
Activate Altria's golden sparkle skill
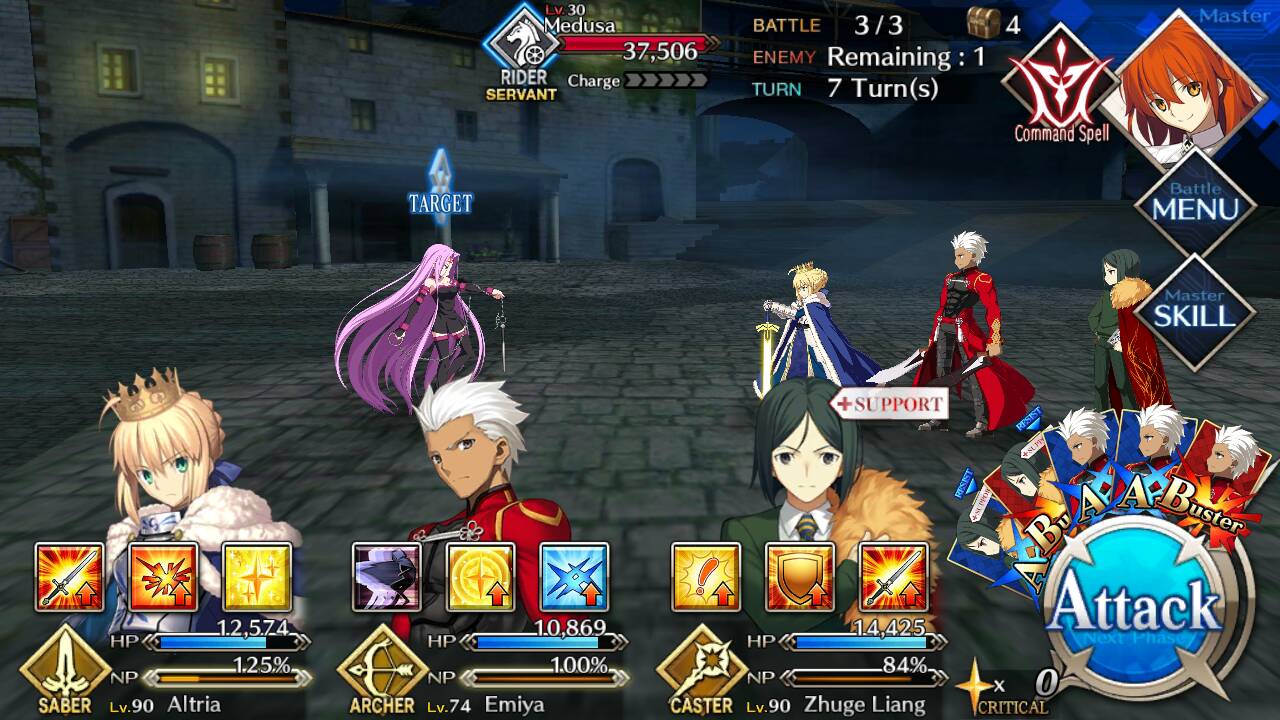point(257,577)
